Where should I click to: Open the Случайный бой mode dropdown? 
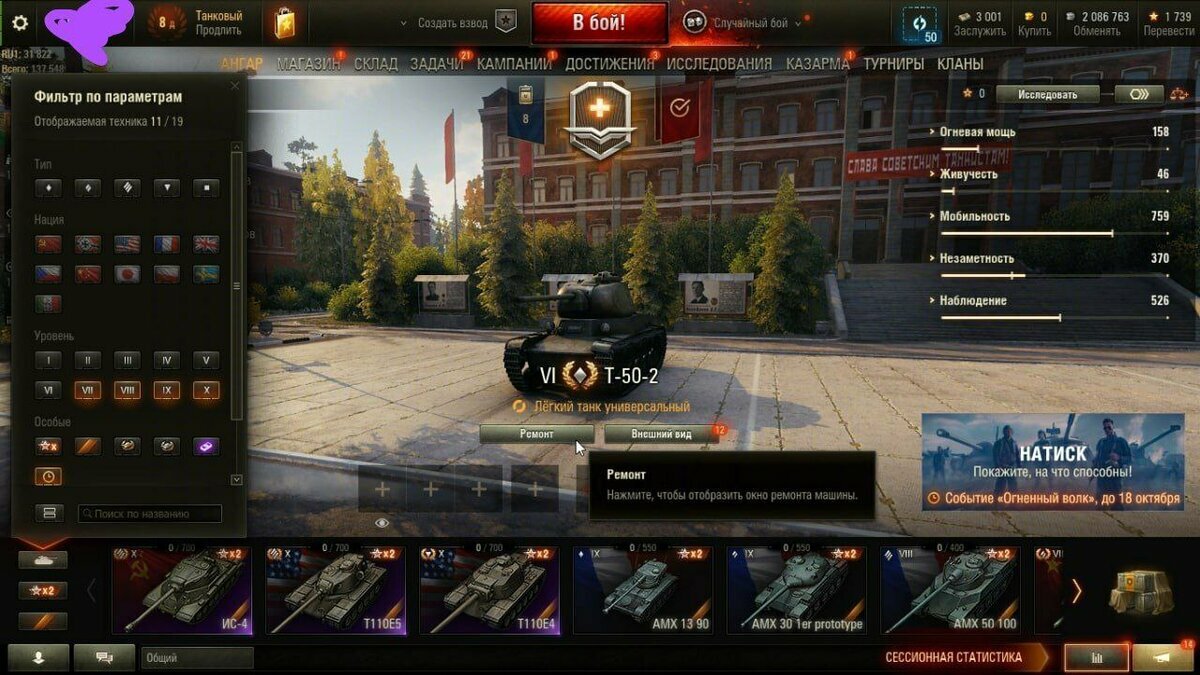click(743, 23)
